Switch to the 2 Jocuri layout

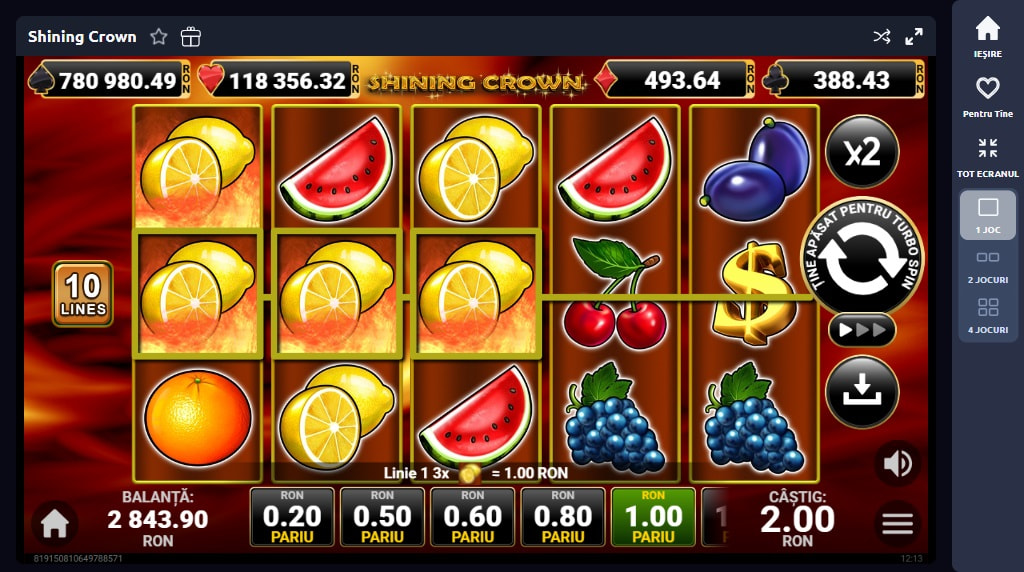pyautogui.click(x=987, y=264)
